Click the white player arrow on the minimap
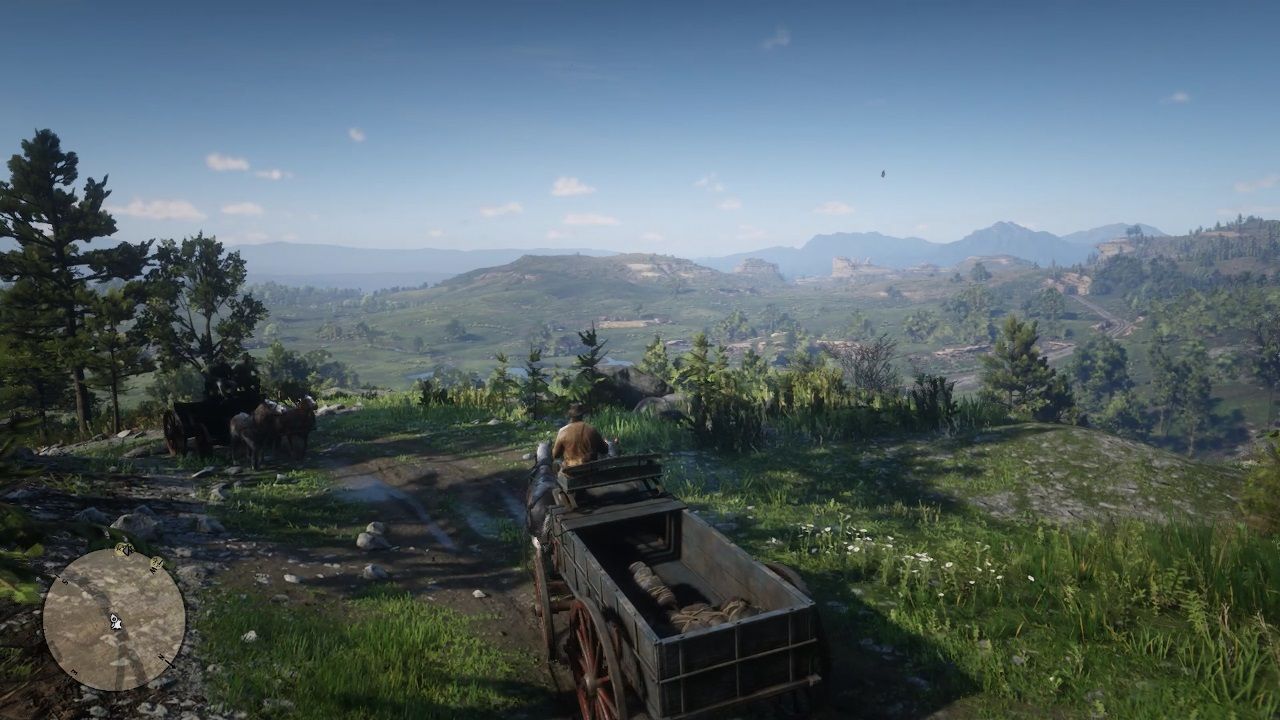 (115, 621)
